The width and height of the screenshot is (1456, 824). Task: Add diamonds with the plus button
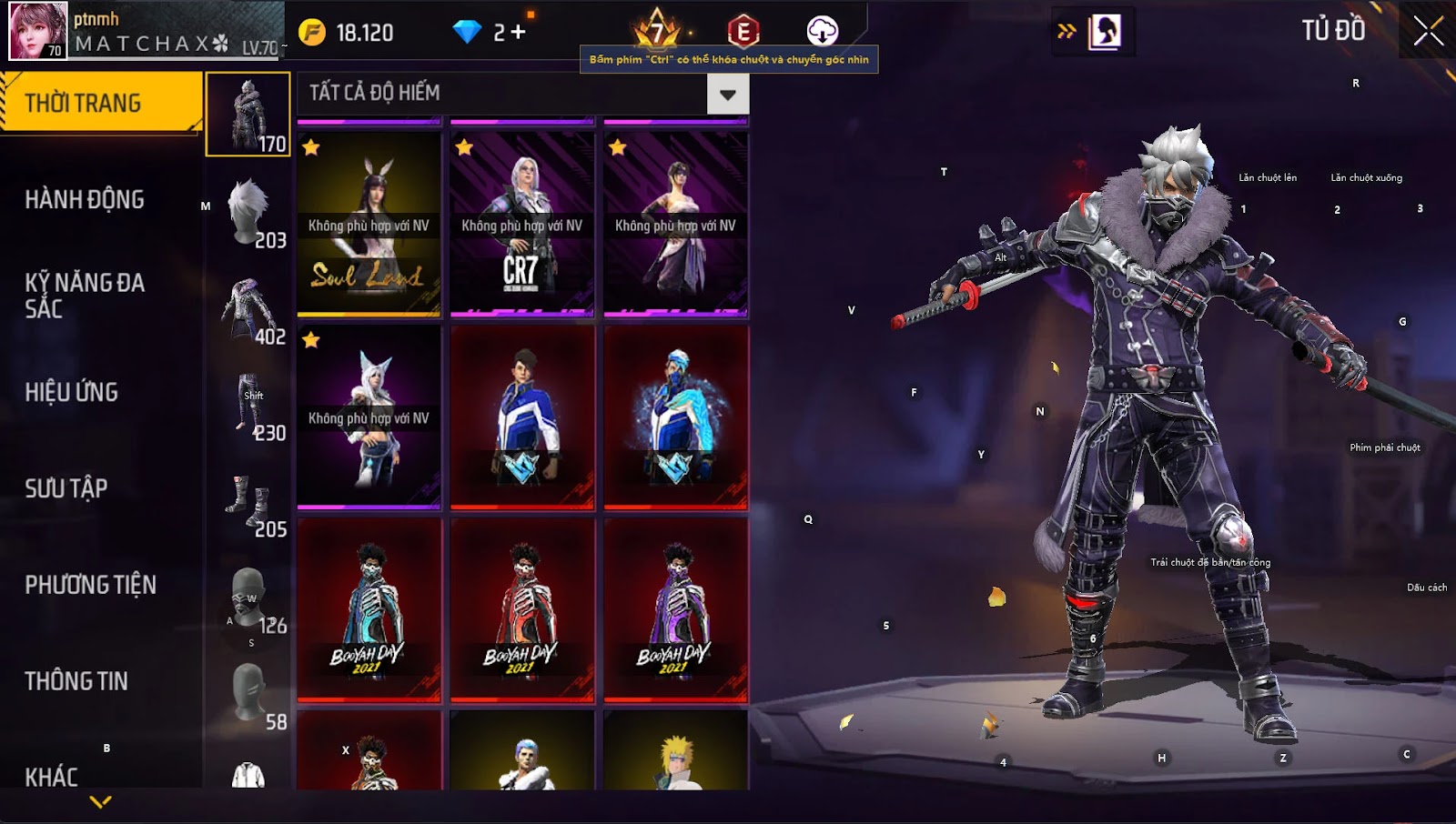[518, 33]
